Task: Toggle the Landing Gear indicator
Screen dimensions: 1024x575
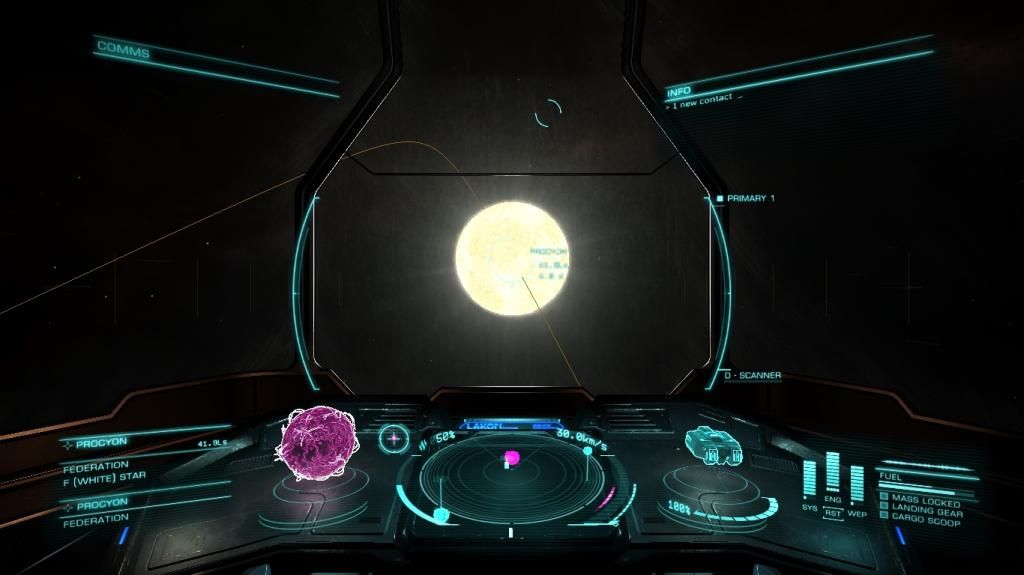Action: coord(926,512)
